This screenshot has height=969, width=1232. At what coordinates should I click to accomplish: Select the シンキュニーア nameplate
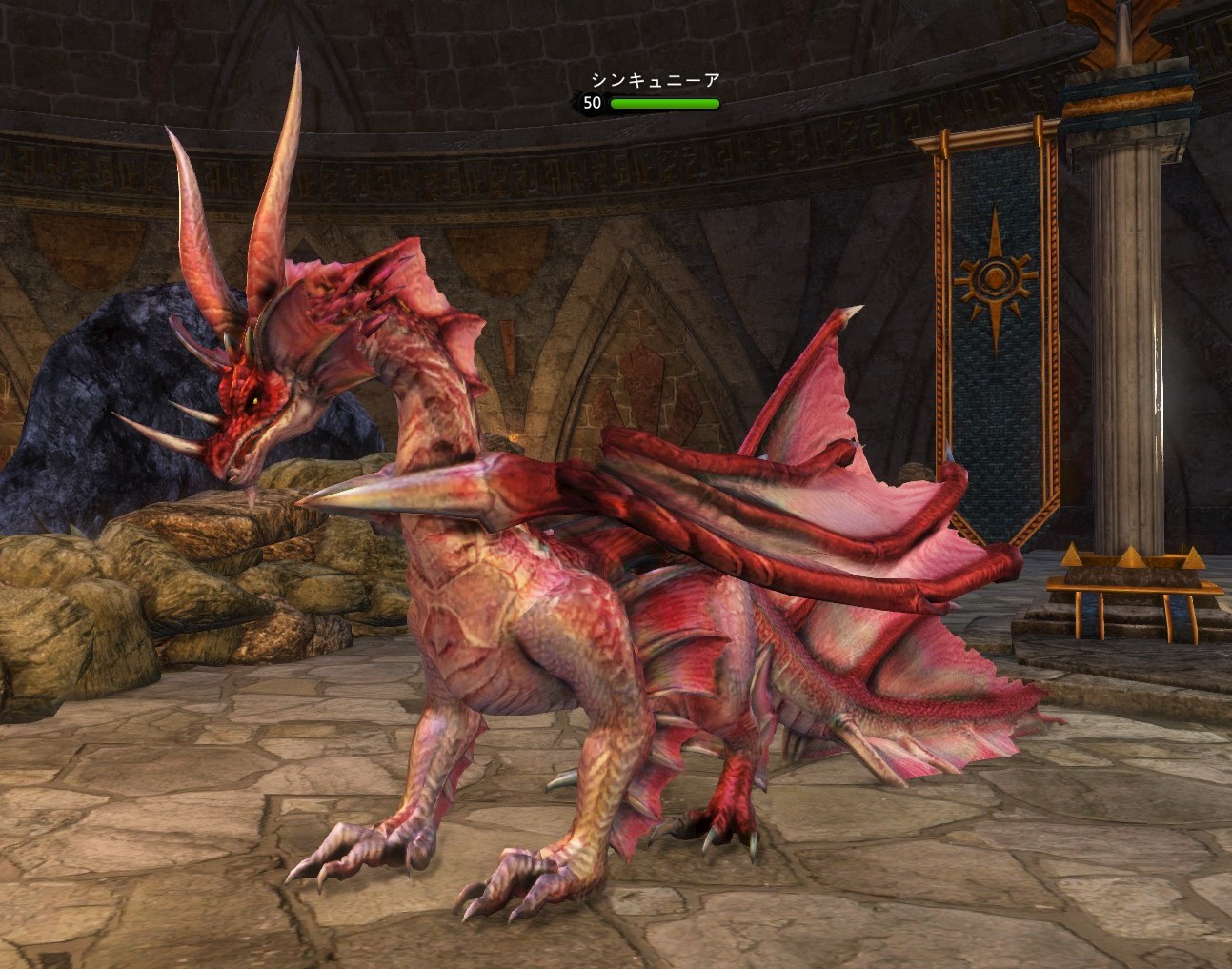tap(655, 81)
